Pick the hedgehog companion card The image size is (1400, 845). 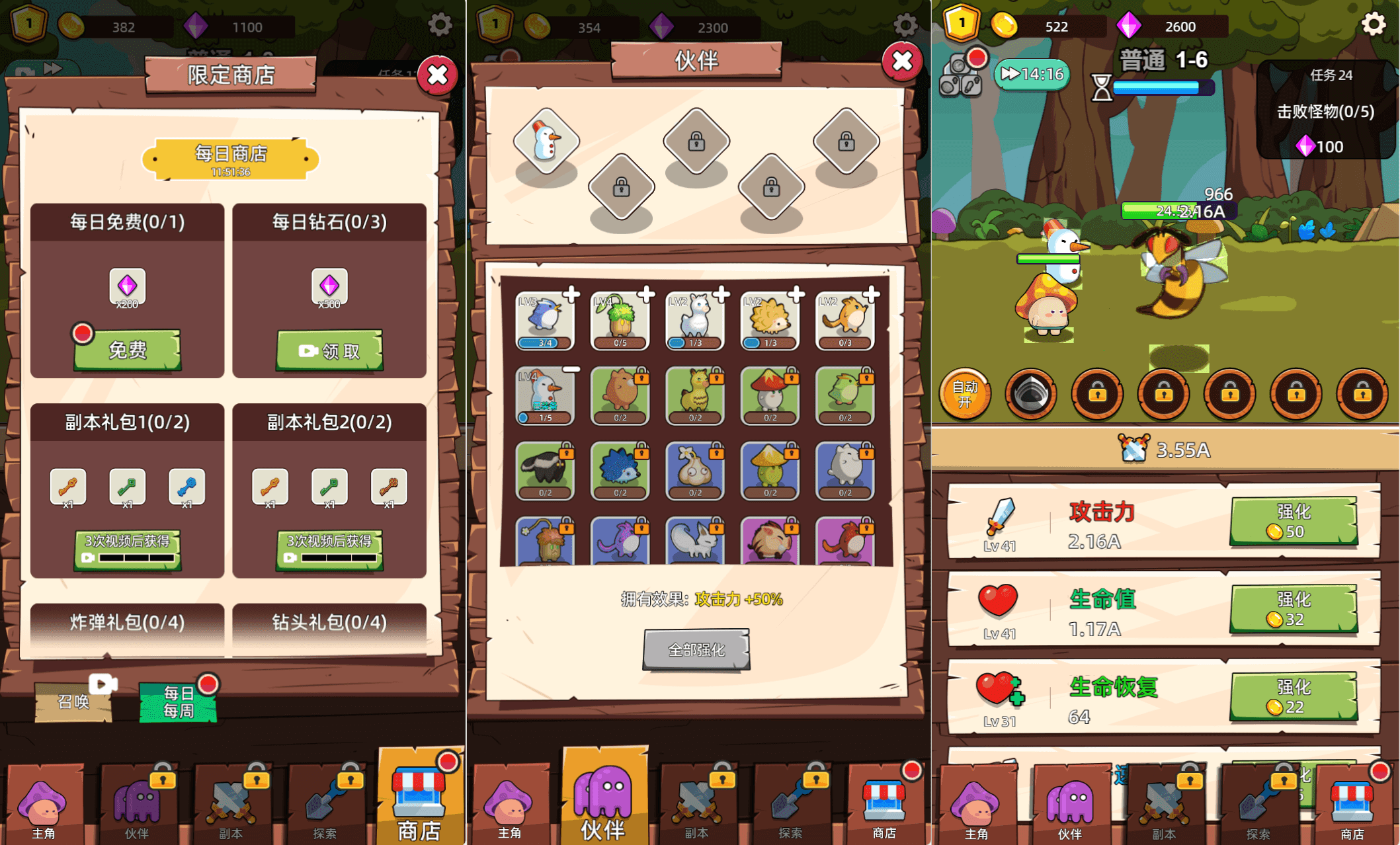[770, 320]
